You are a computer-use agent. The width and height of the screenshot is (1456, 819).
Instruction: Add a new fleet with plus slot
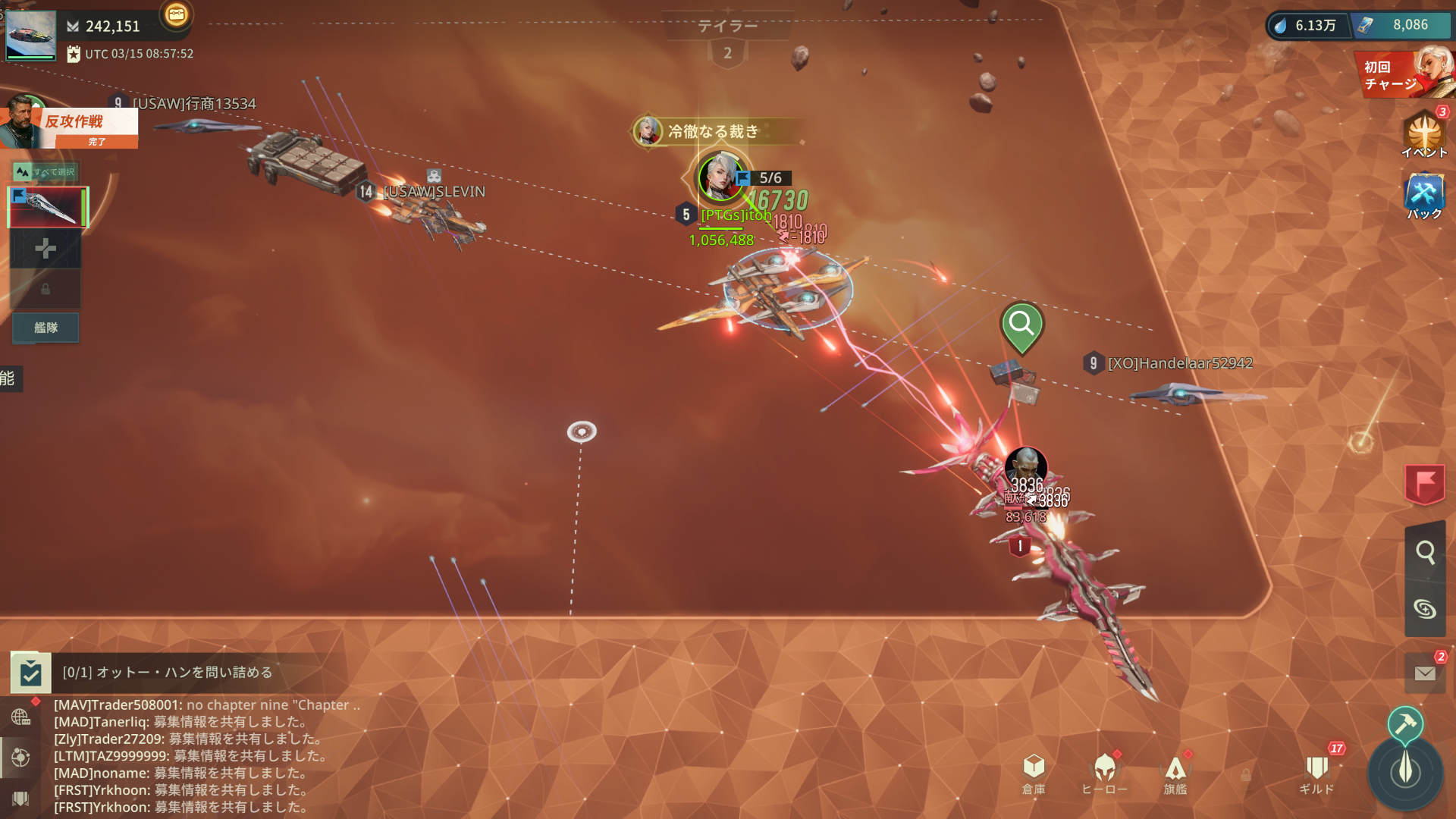click(45, 249)
